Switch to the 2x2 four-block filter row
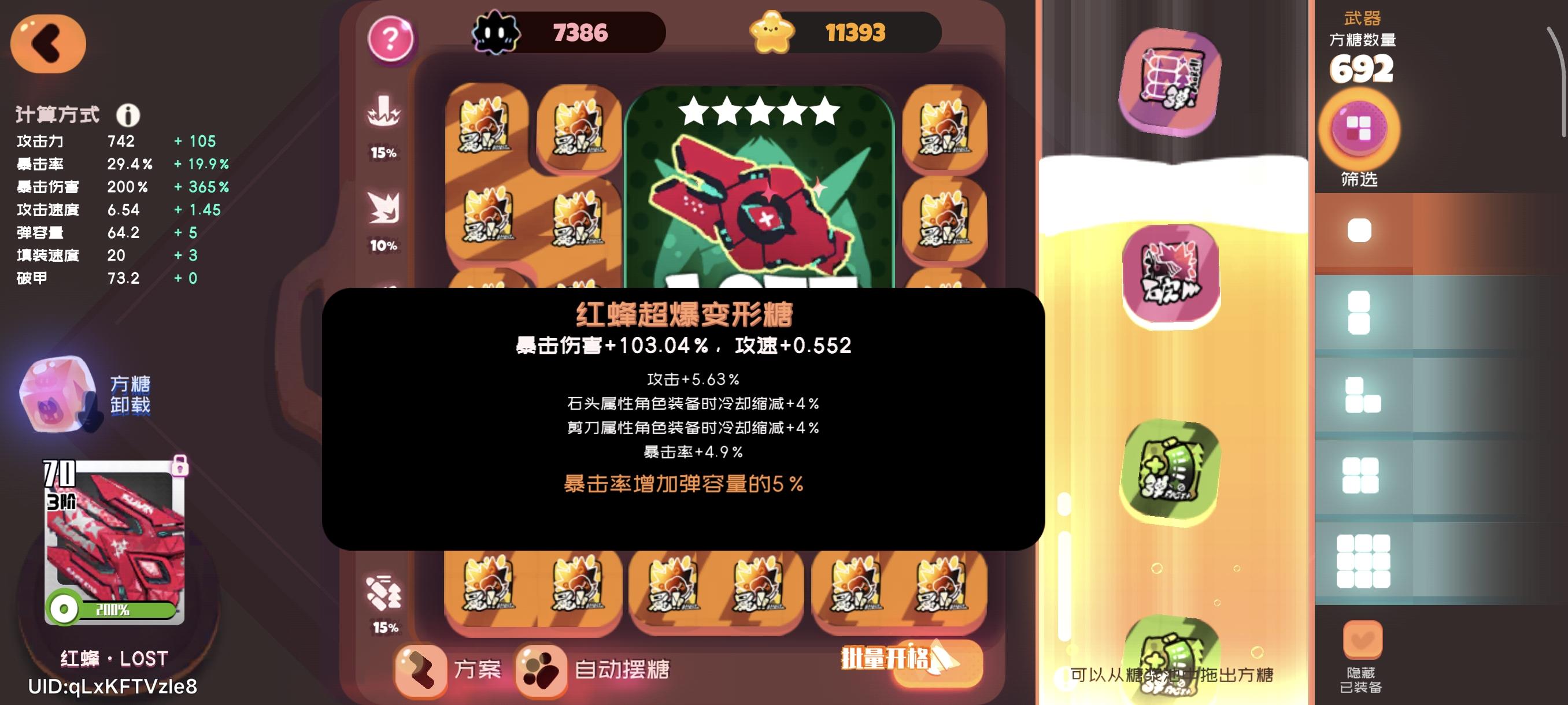Viewport: 1568px width, 705px height. (1362, 476)
